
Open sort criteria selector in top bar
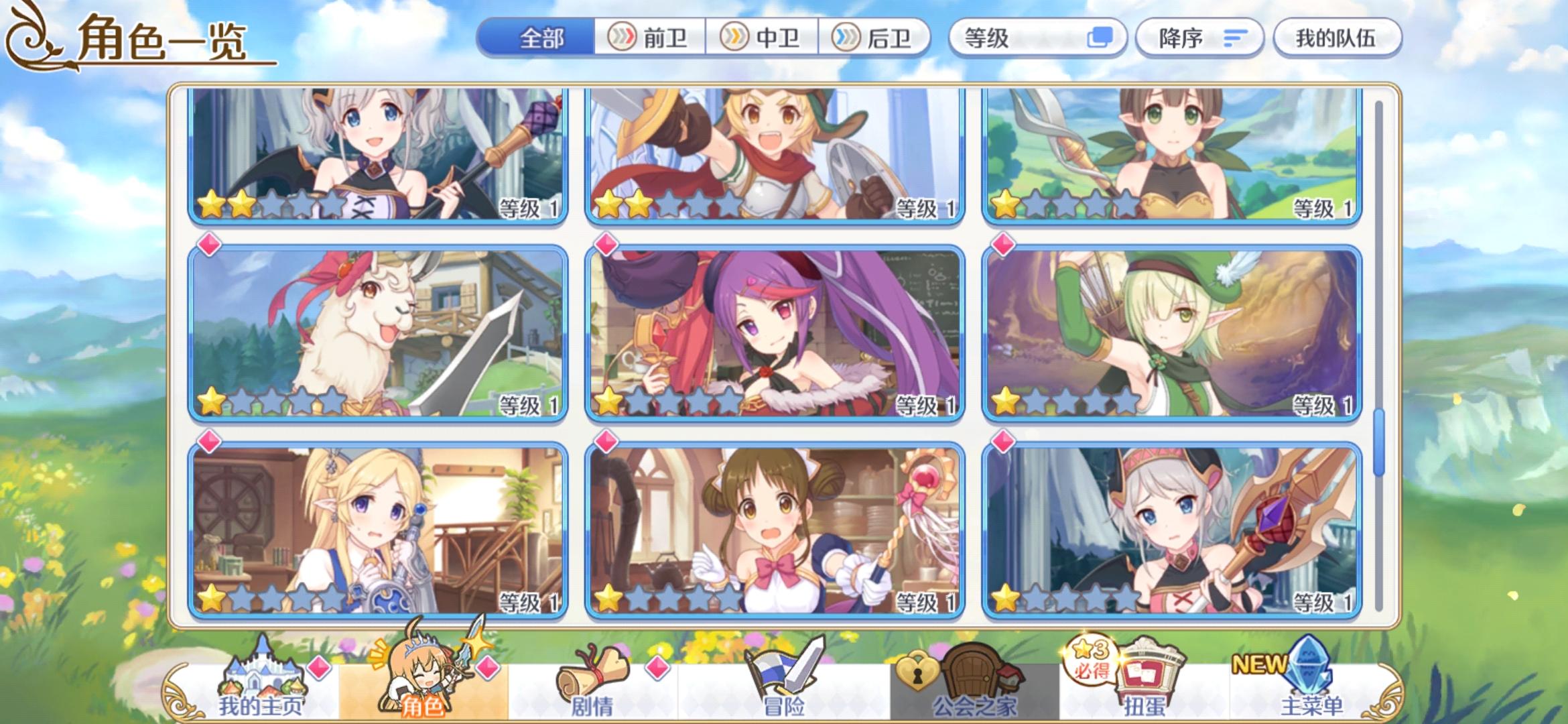1039,39
